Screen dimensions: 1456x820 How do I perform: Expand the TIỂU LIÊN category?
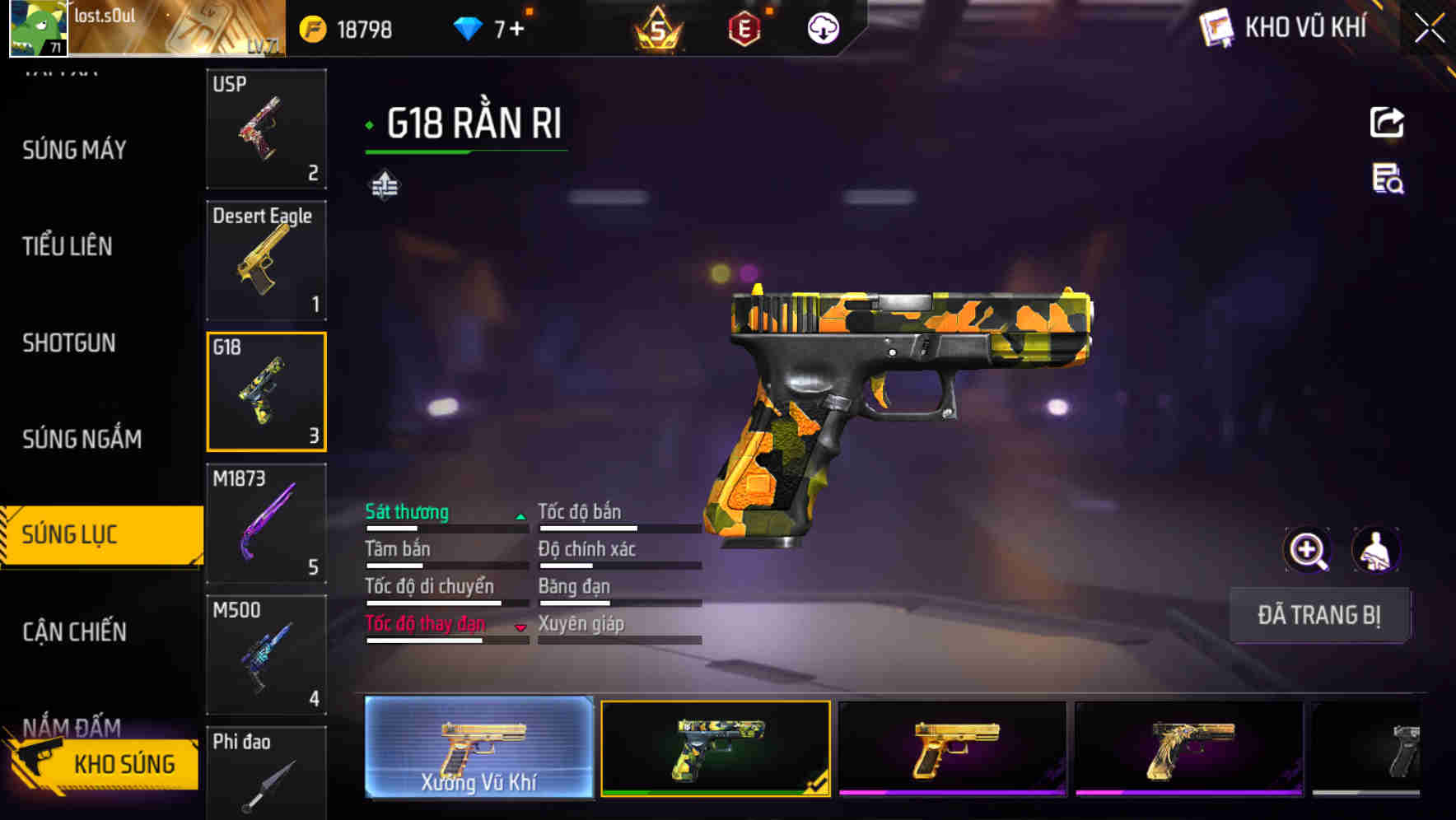tap(69, 246)
